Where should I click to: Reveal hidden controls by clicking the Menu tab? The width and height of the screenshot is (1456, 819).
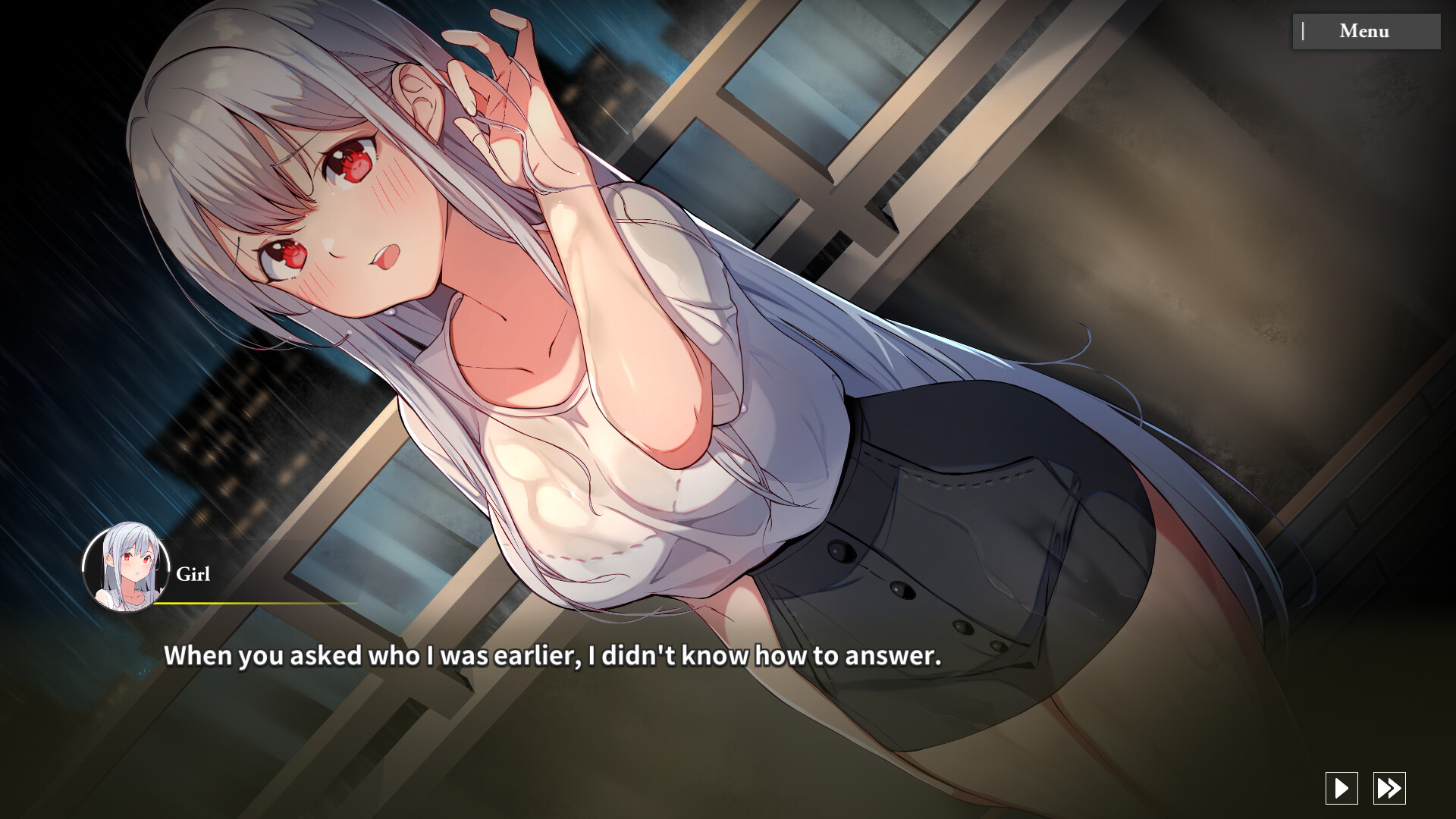tap(1365, 31)
